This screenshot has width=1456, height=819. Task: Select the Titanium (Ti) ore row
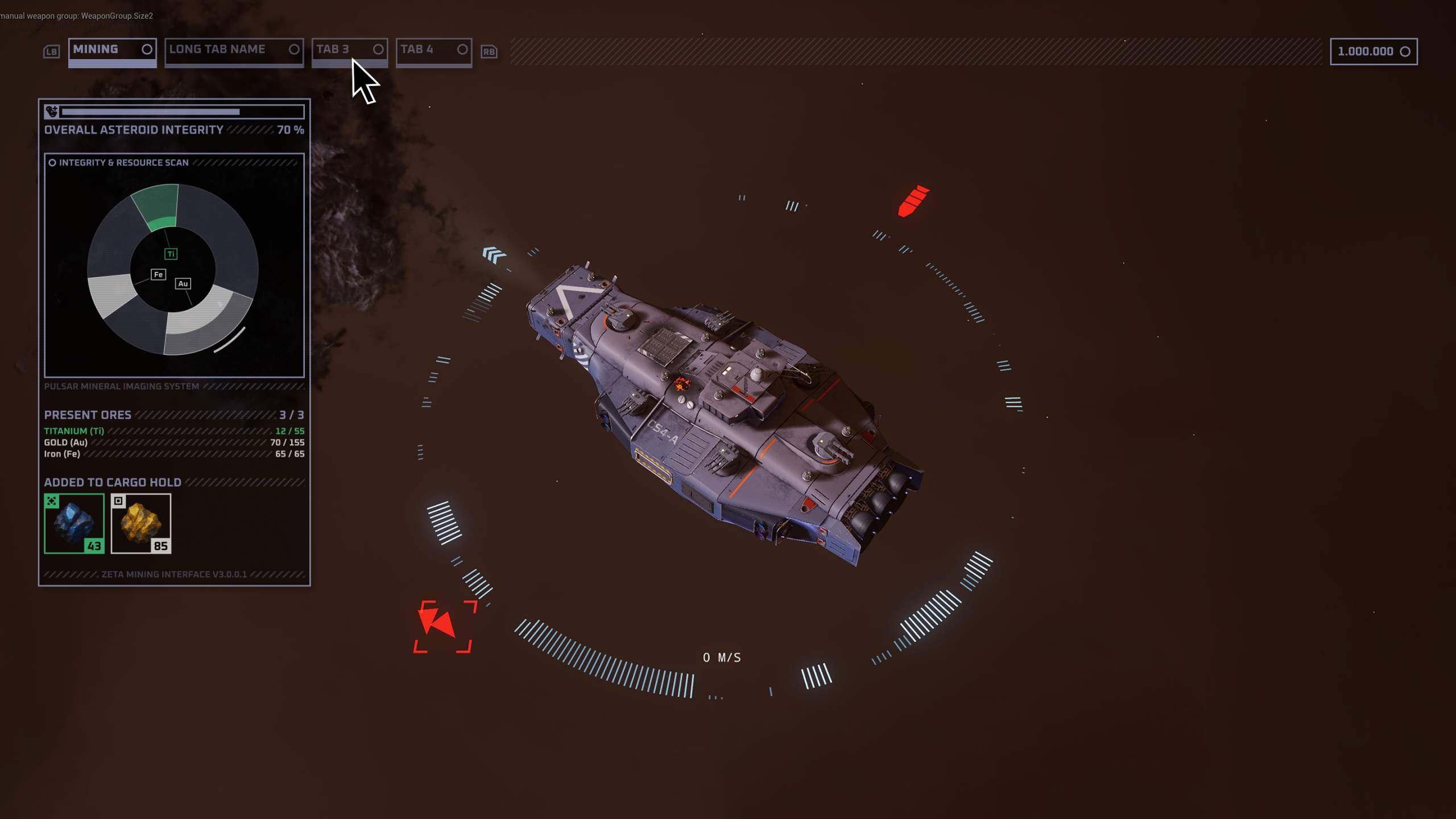point(174,431)
